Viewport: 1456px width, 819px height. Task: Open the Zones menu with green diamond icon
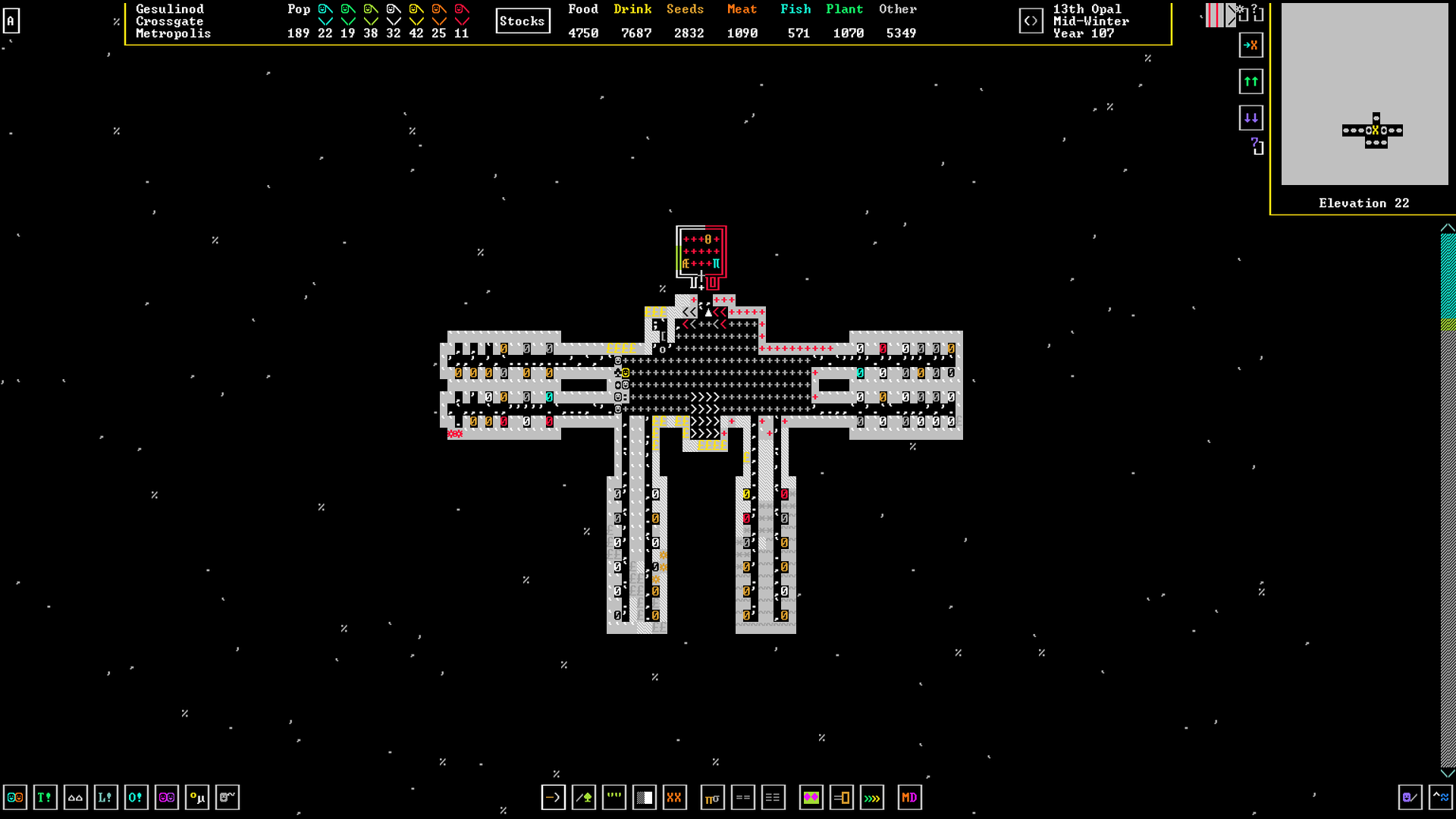click(811, 797)
